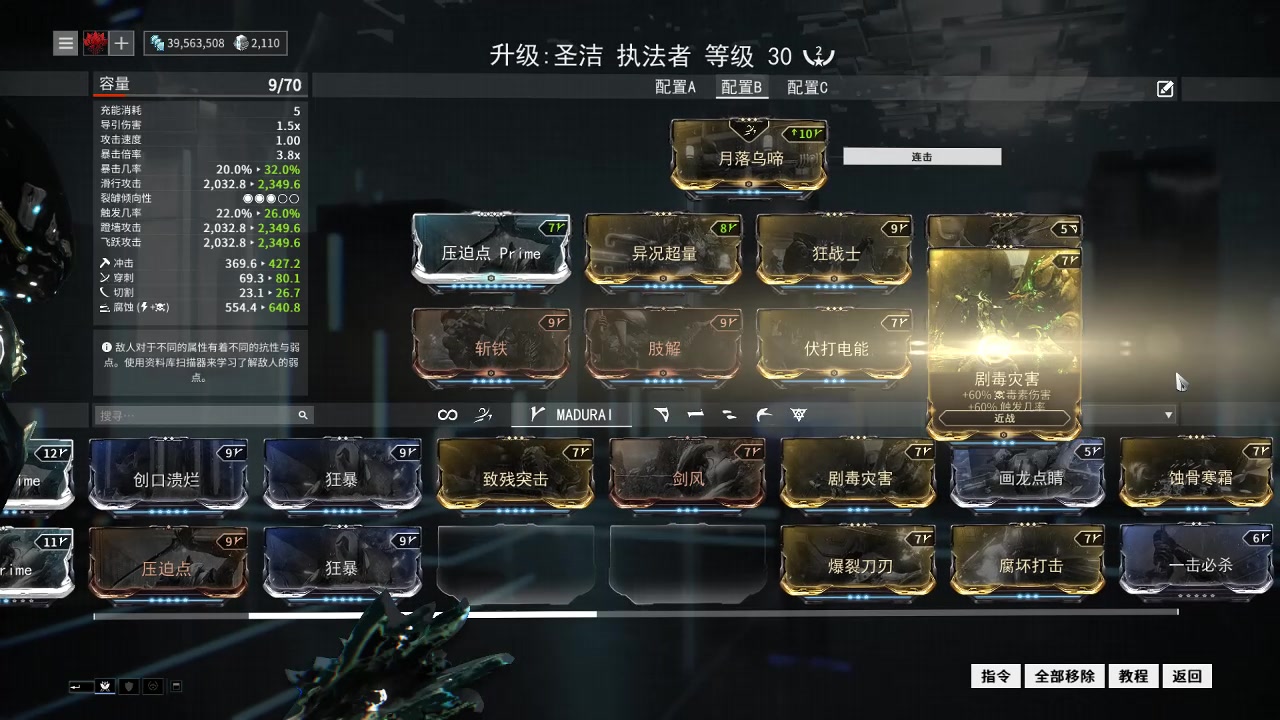Select the Madurai polarity filter icon
The height and width of the screenshot is (720, 1280).
pyautogui.click(x=537, y=414)
